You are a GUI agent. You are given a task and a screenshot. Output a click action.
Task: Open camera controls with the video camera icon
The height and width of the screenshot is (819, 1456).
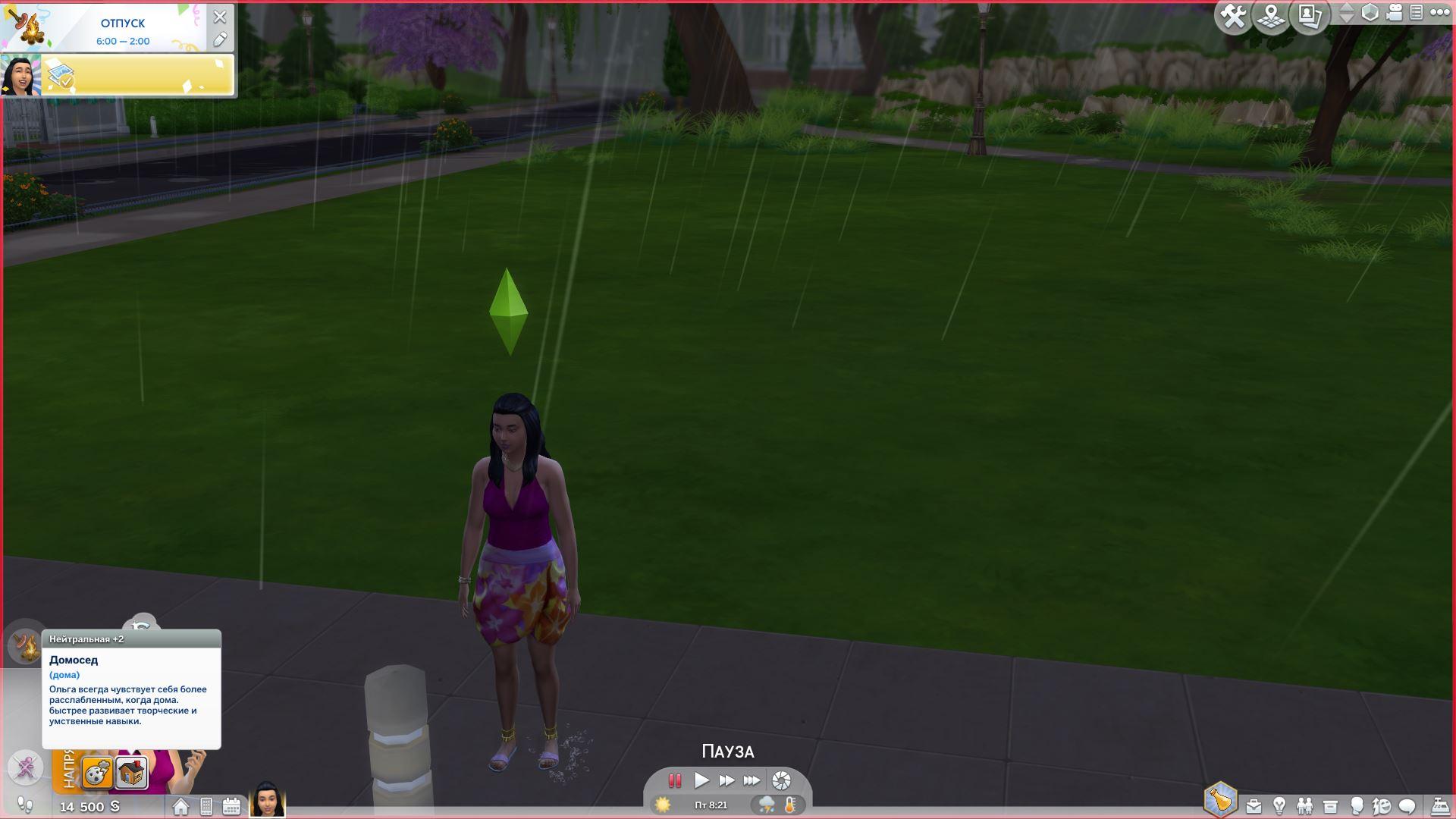click(x=1394, y=13)
